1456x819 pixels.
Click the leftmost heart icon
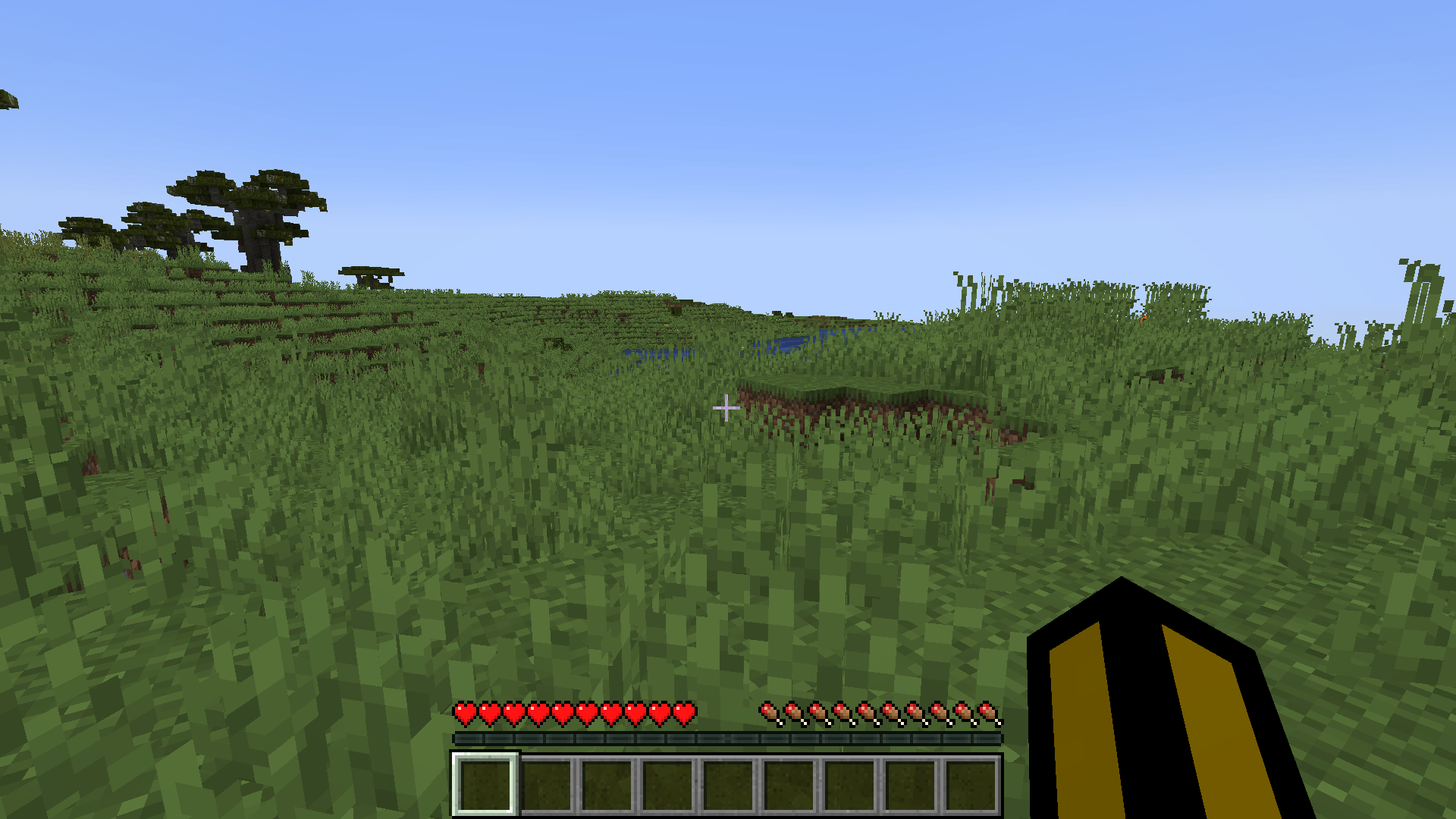[463, 713]
